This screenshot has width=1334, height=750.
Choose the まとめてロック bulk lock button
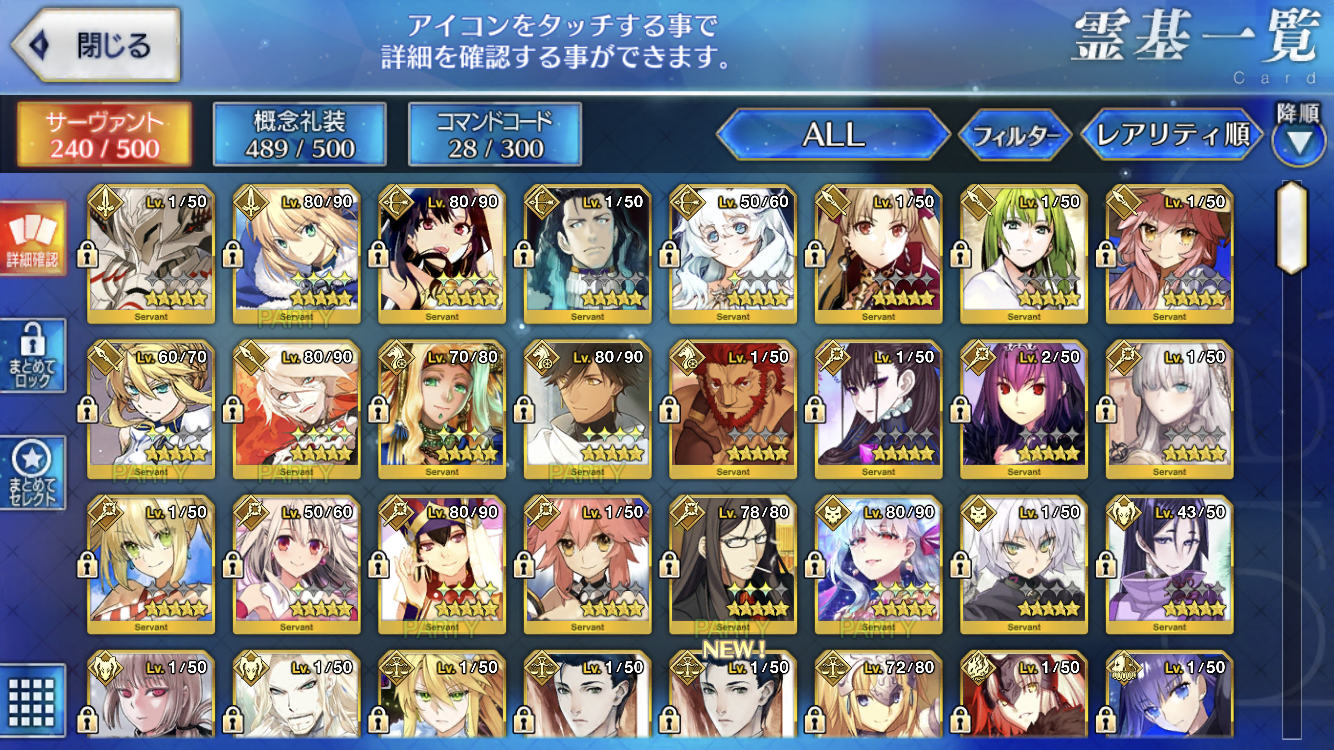(x=33, y=356)
